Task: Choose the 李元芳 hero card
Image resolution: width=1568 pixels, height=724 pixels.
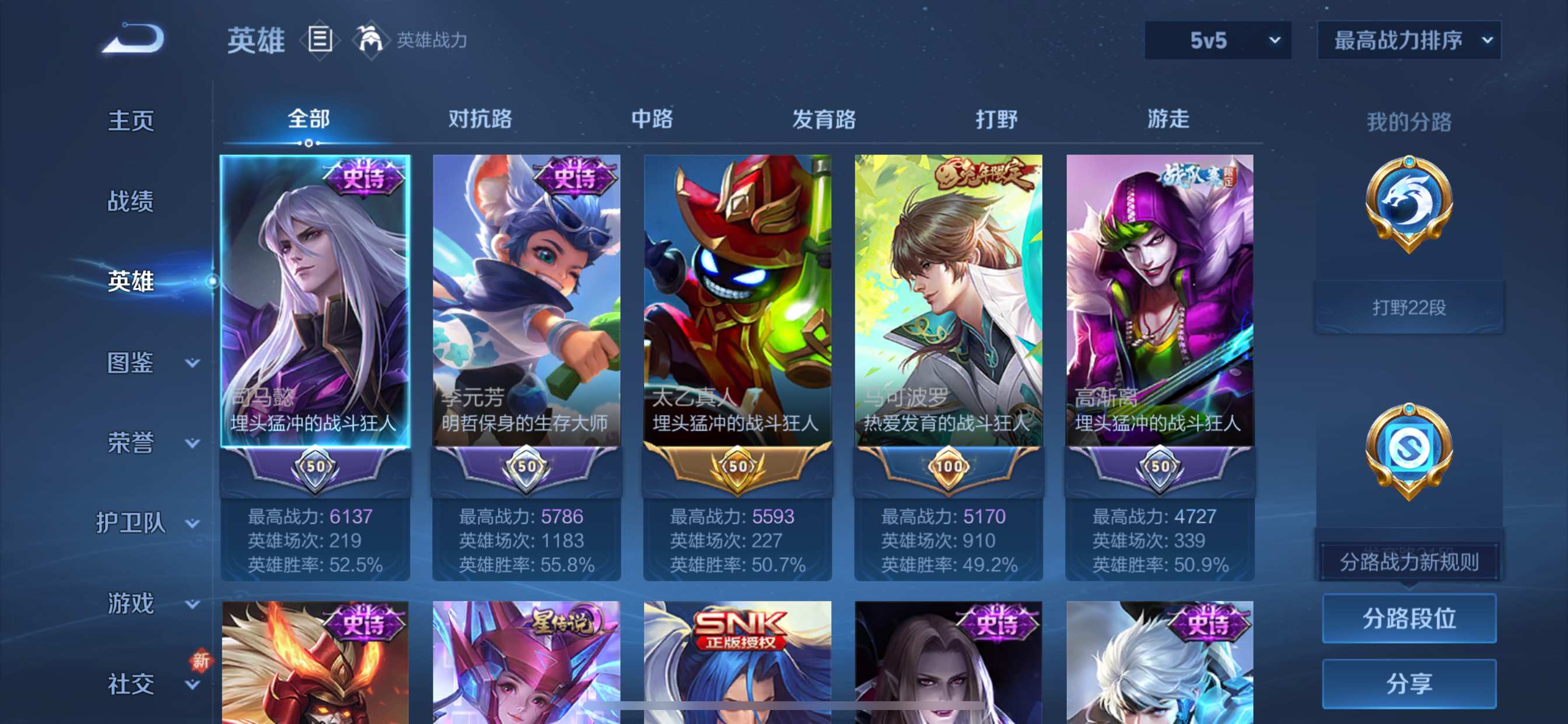Action: 527,304
